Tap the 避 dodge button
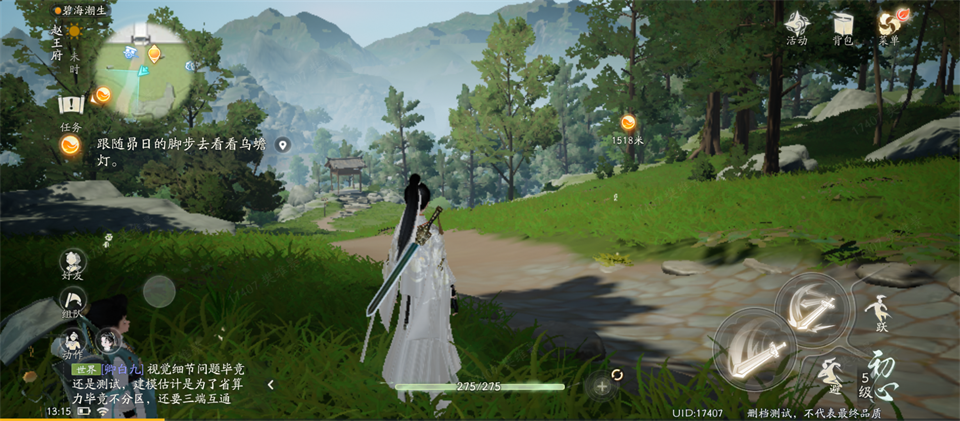Image resolution: width=960 pixels, height=421 pixels. coord(831,375)
